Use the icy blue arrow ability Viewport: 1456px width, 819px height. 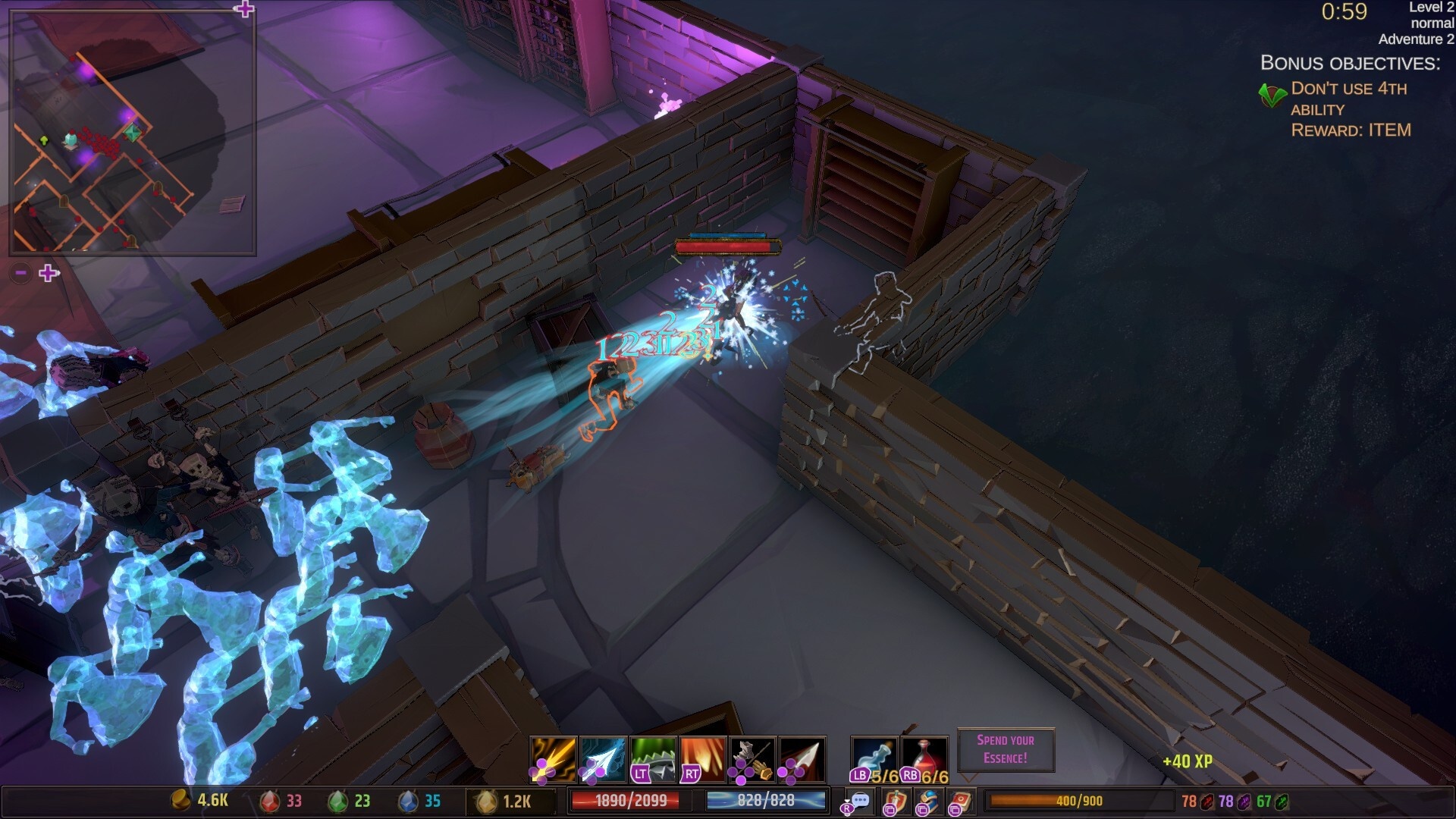pyautogui.click(x=603, y=759)
